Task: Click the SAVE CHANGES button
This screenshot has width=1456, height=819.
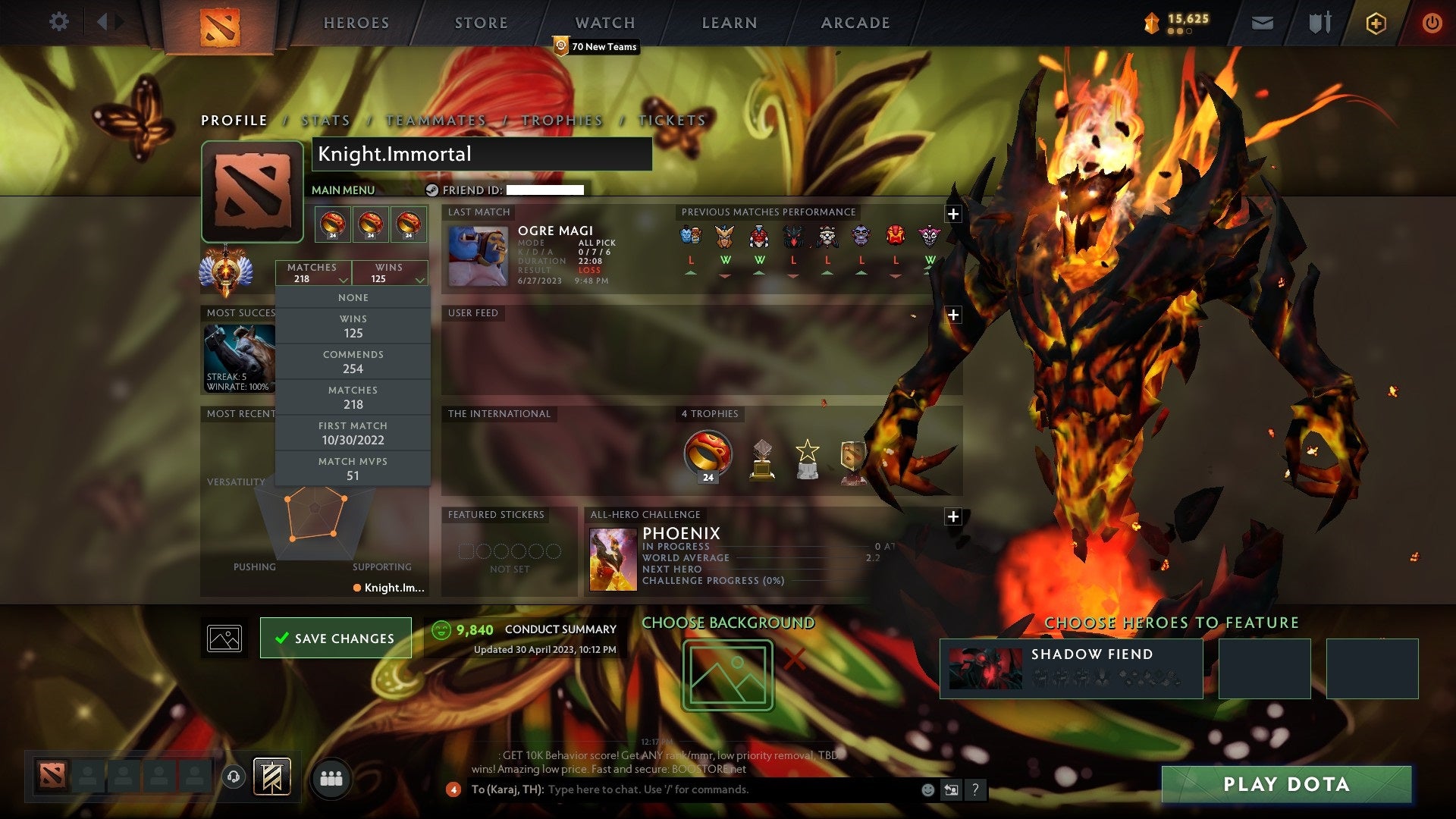Action: tap(335, 637)
